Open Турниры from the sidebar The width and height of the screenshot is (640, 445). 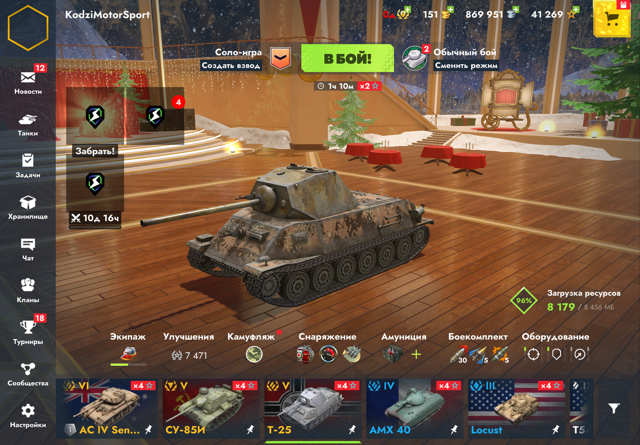click(x=28, y=331)
